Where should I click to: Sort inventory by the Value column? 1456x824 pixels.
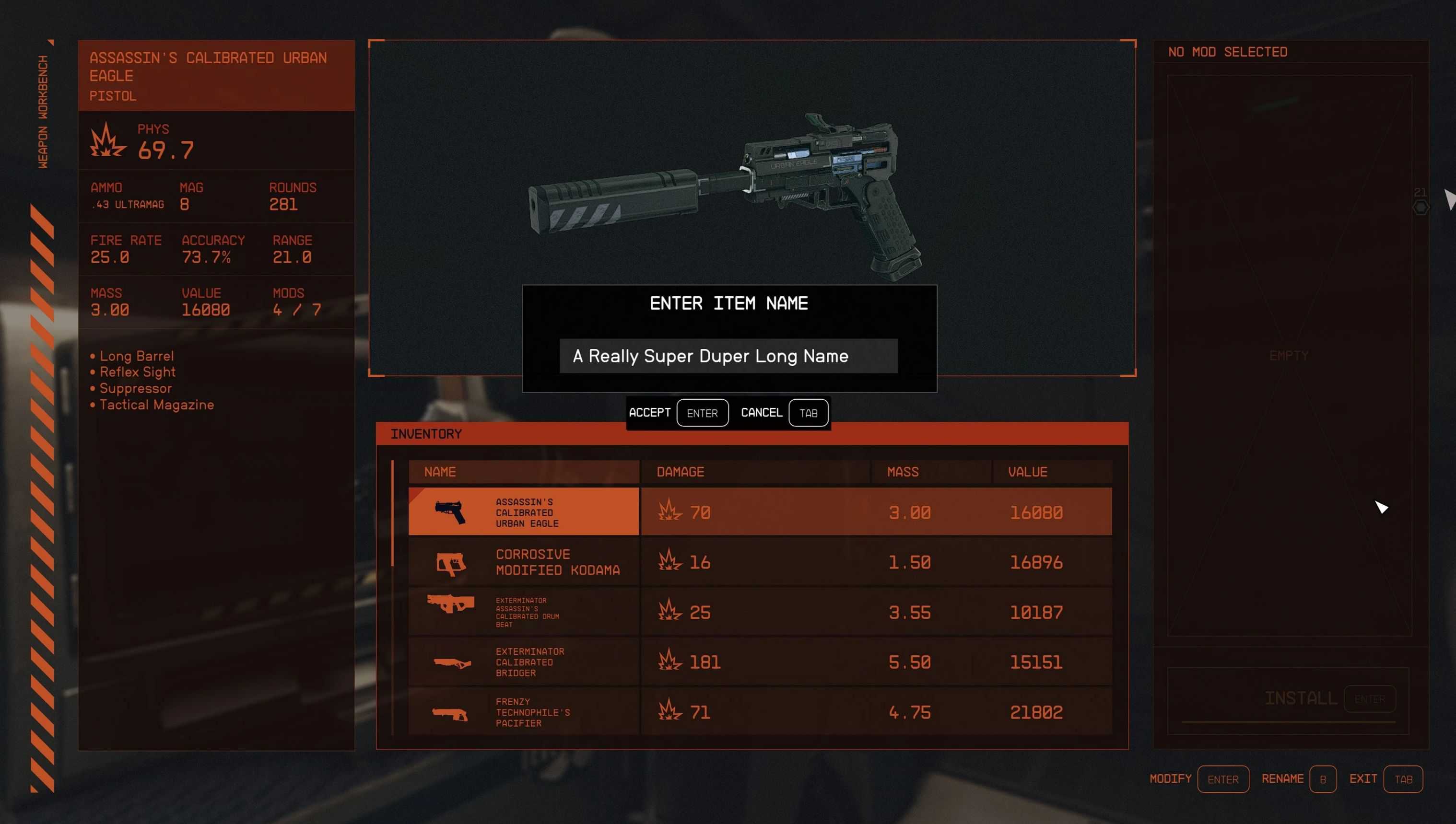[x=1027, y=472]
